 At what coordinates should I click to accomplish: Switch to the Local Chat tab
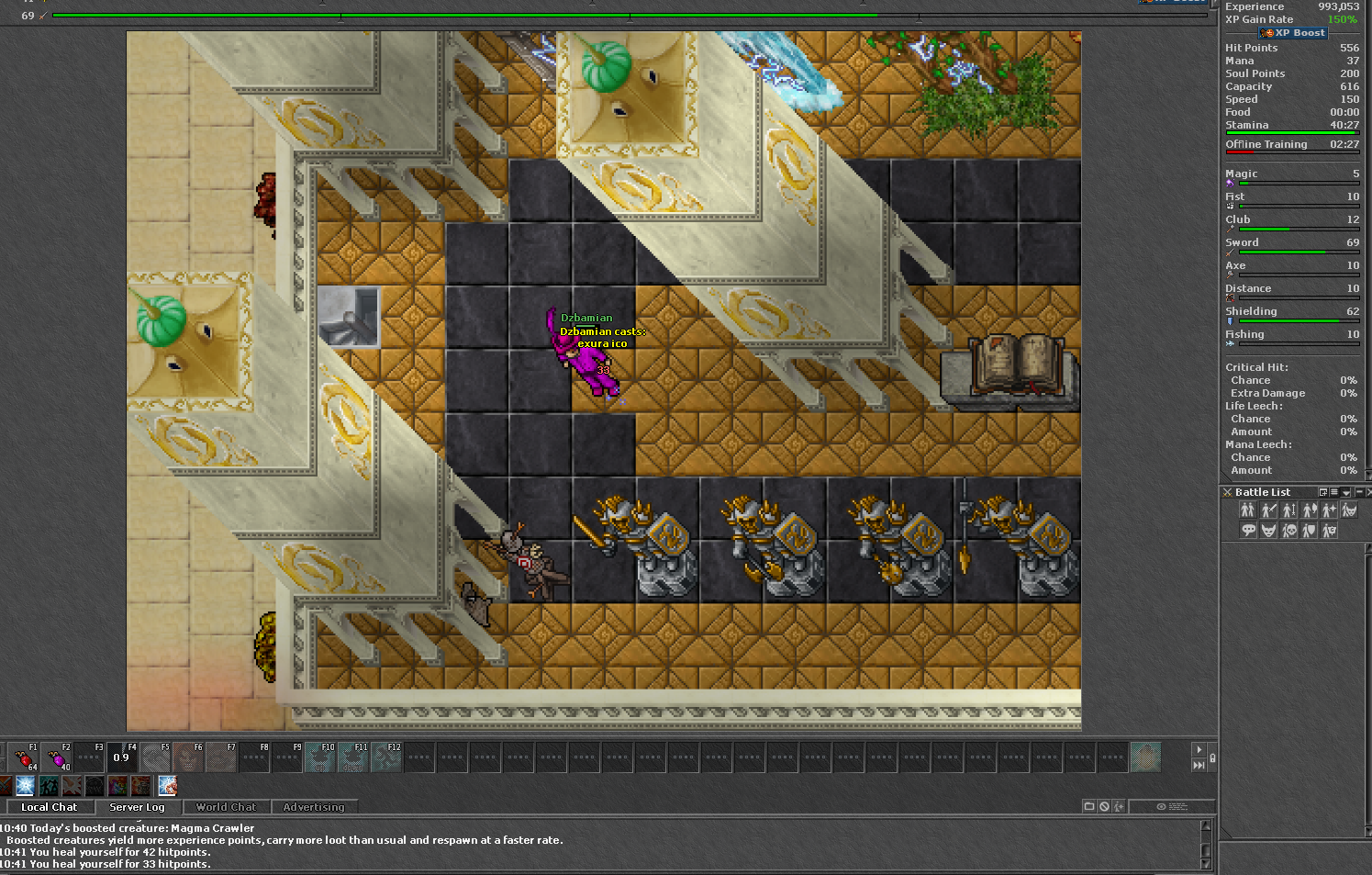(49, 807)
